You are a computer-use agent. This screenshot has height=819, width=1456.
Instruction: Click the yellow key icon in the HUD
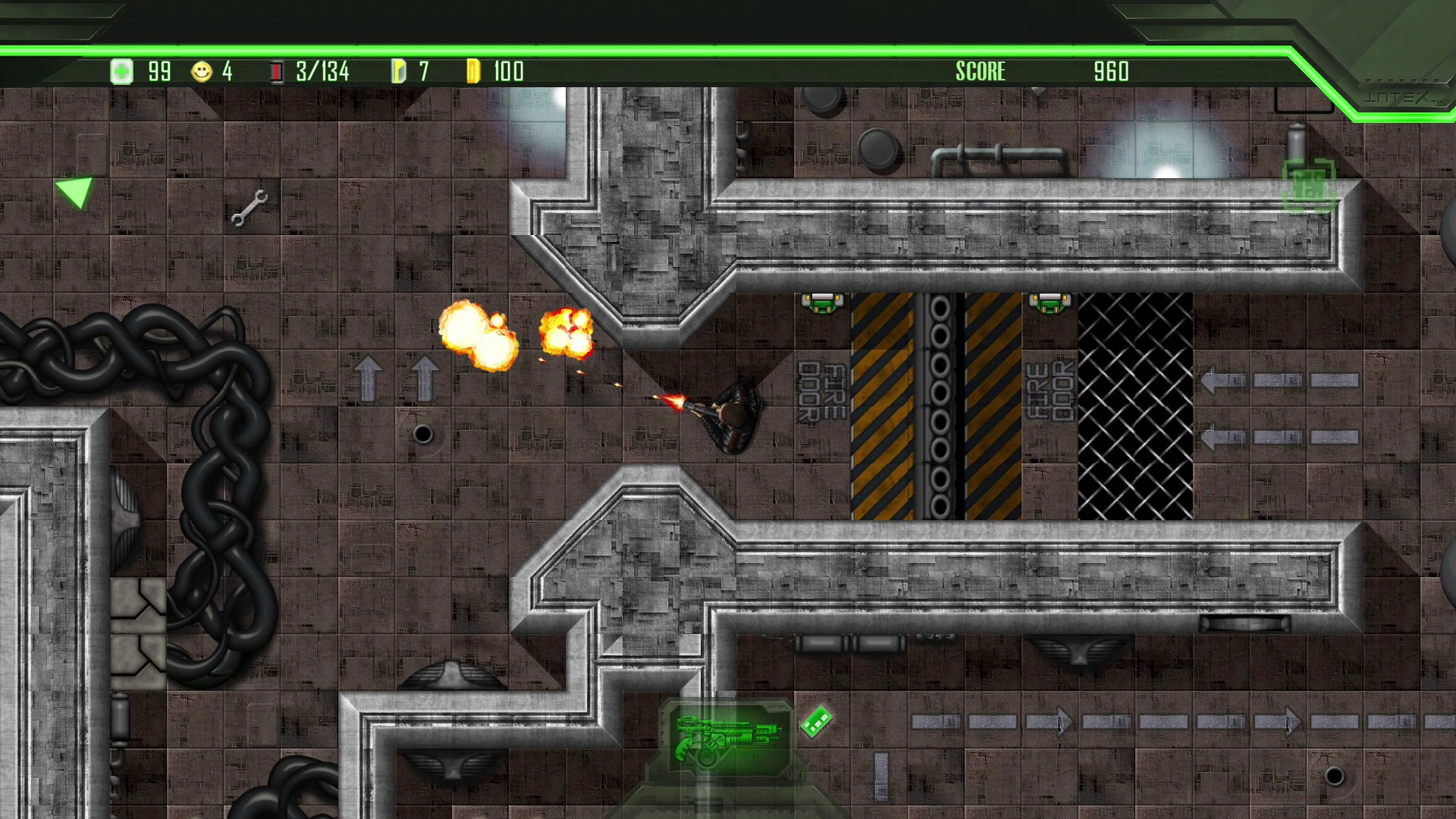click(397, 71)
